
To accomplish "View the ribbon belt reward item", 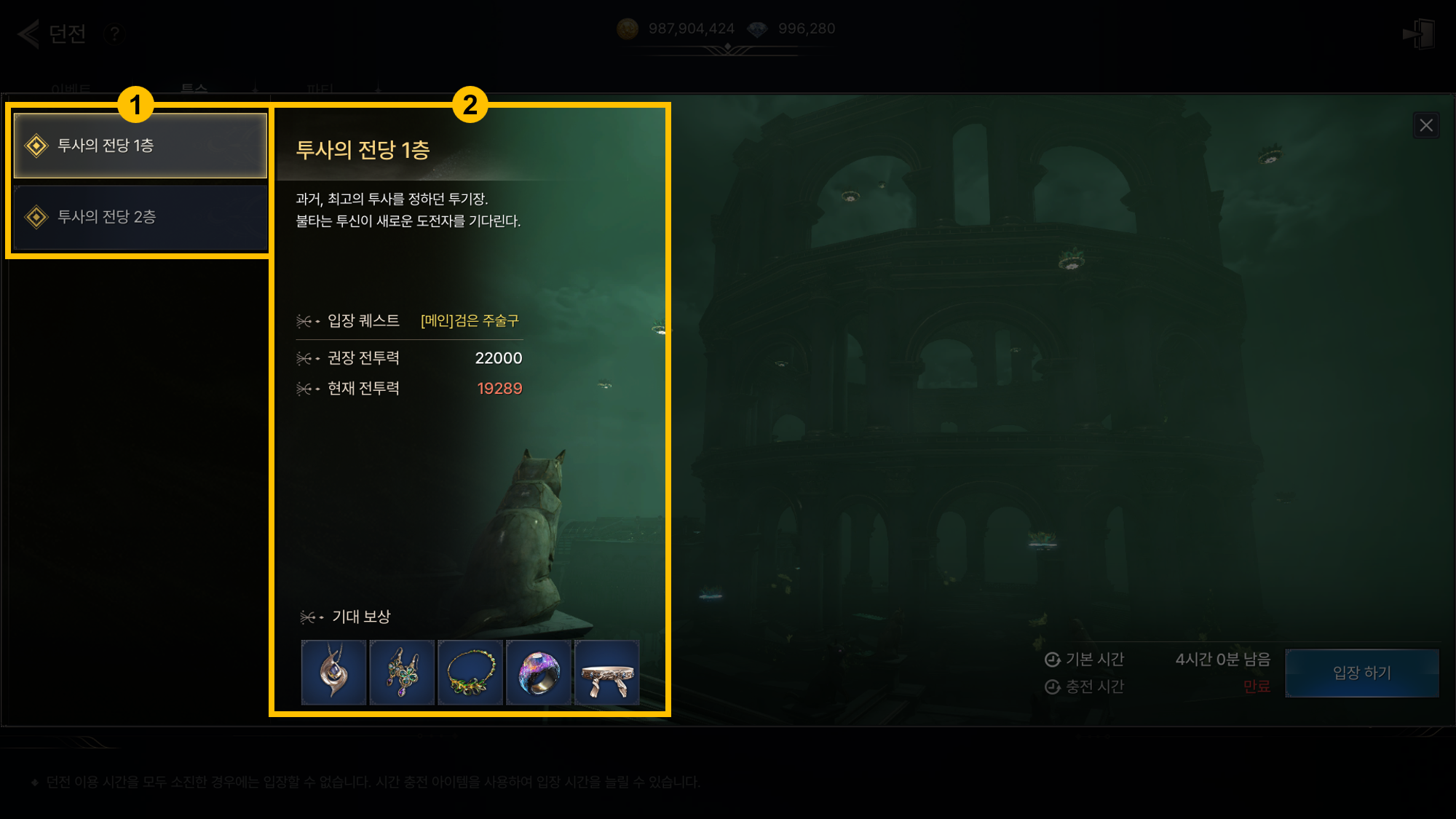I will (607, 672).
